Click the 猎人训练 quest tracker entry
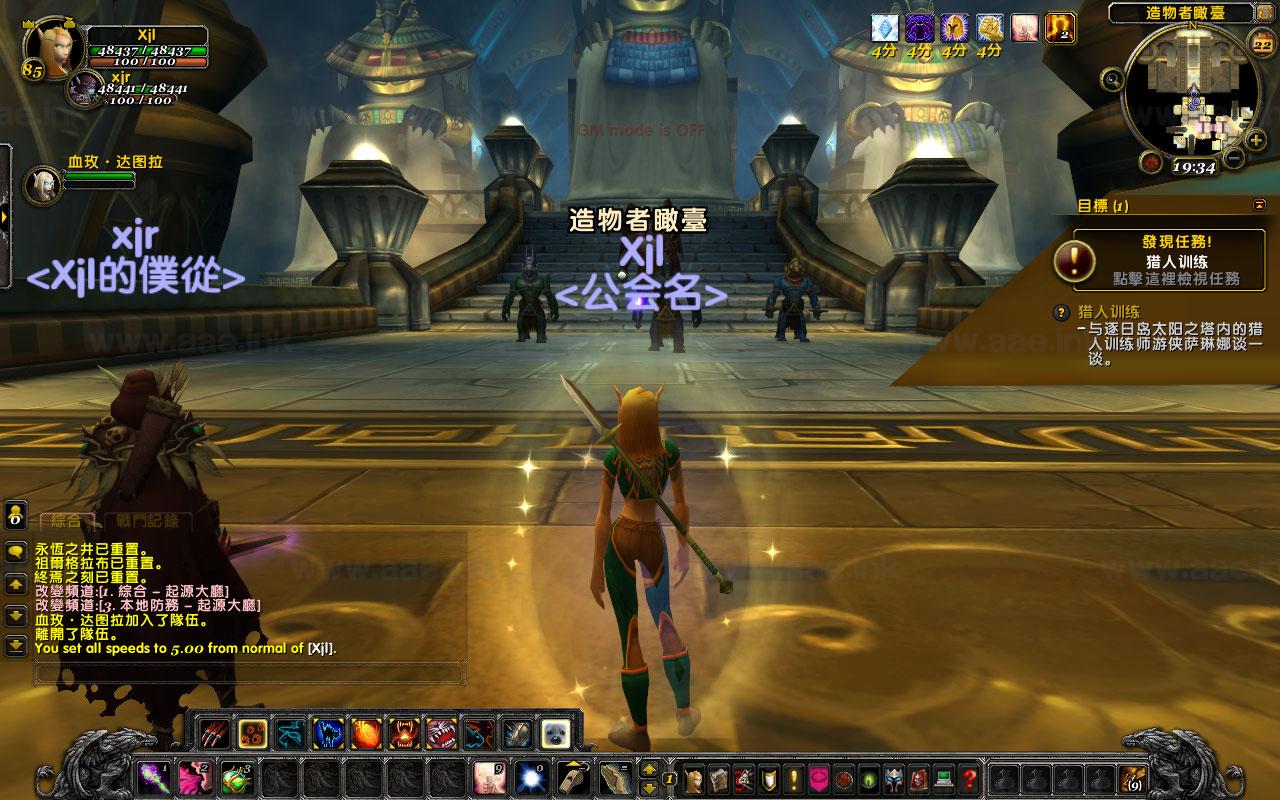Screen dimensions: 1280x800 1109,312
